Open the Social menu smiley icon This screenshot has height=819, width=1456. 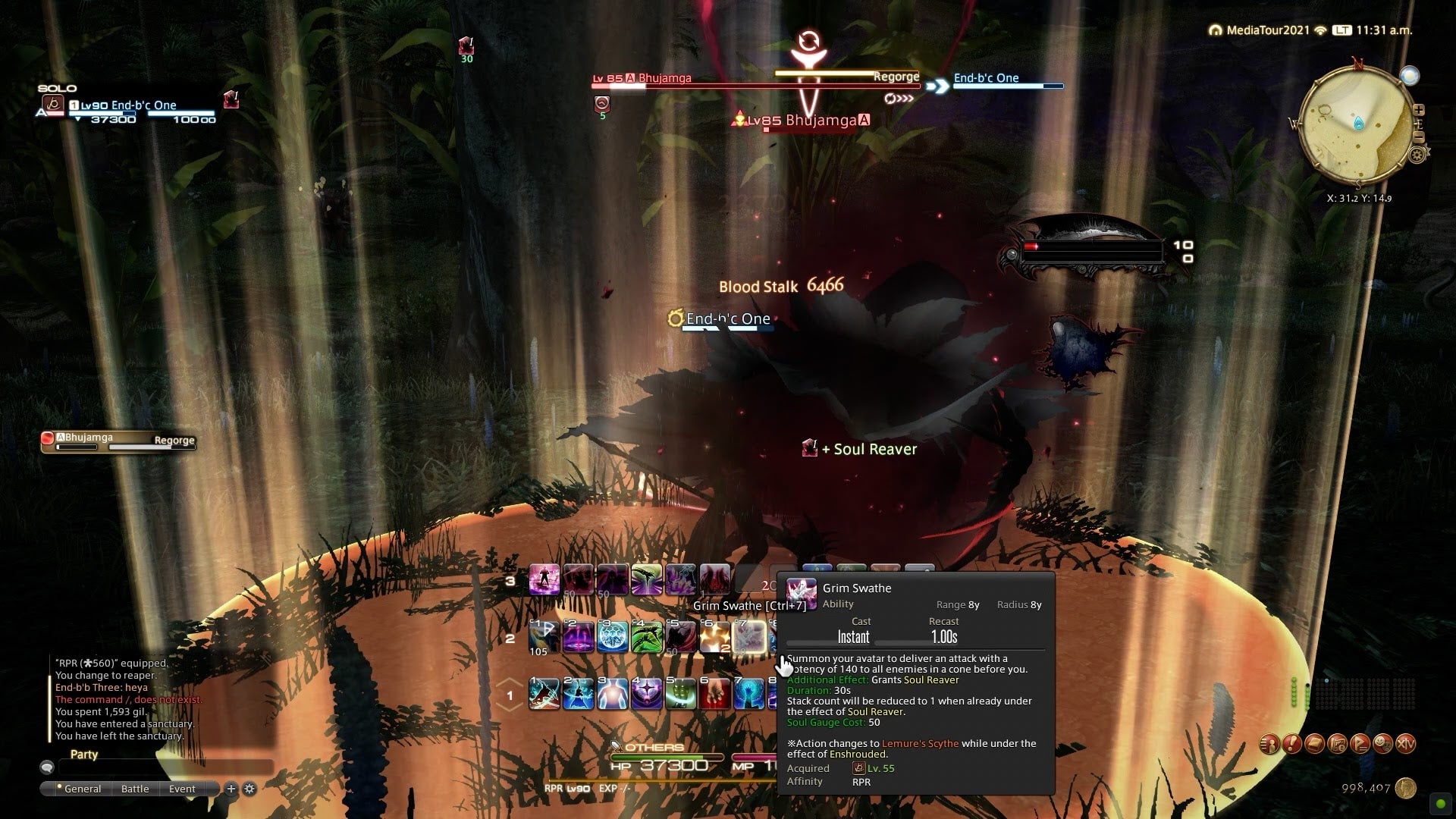[1383, 744]
